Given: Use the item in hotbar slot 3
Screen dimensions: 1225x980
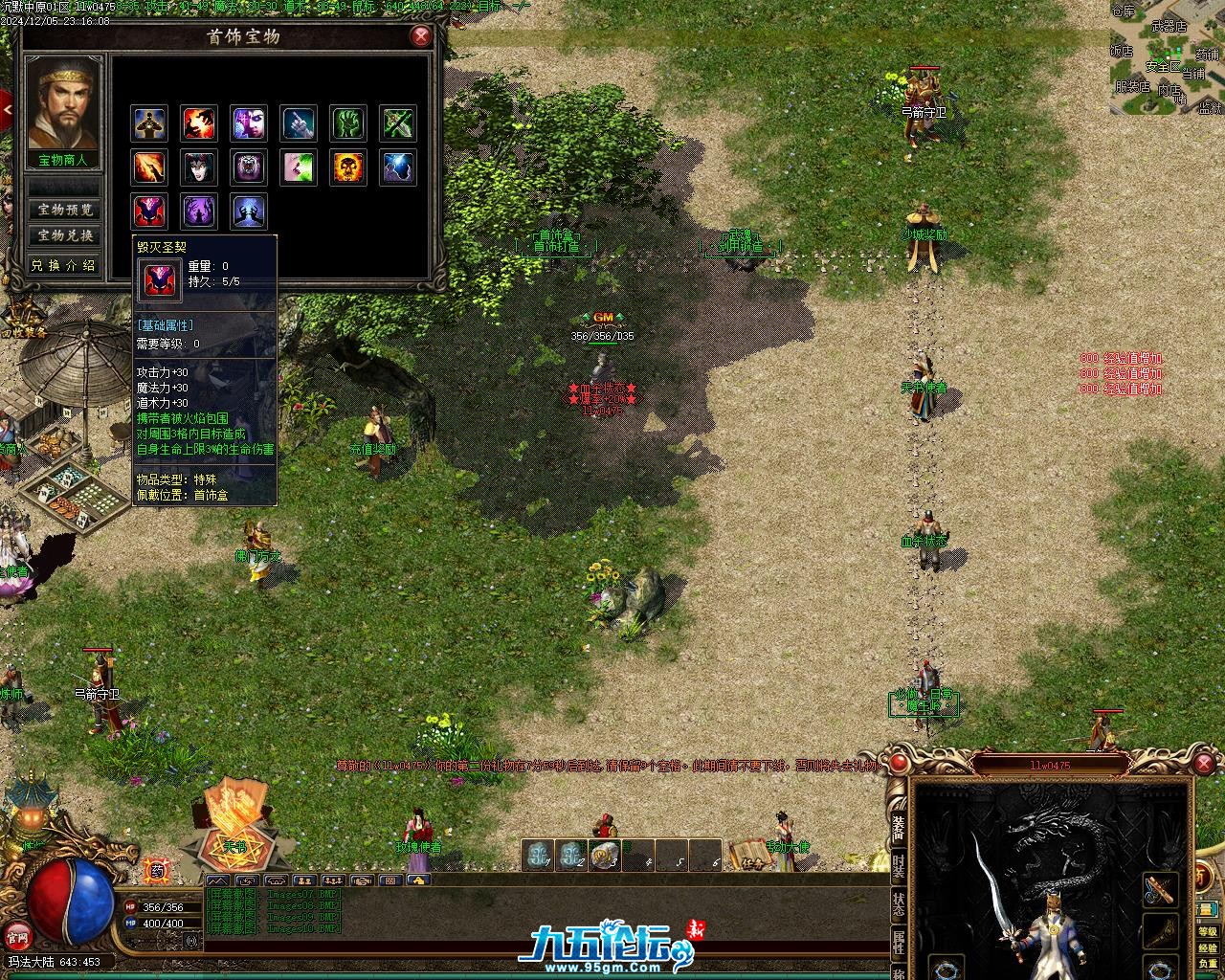Looking at the screenshot, I should point(605,855).
